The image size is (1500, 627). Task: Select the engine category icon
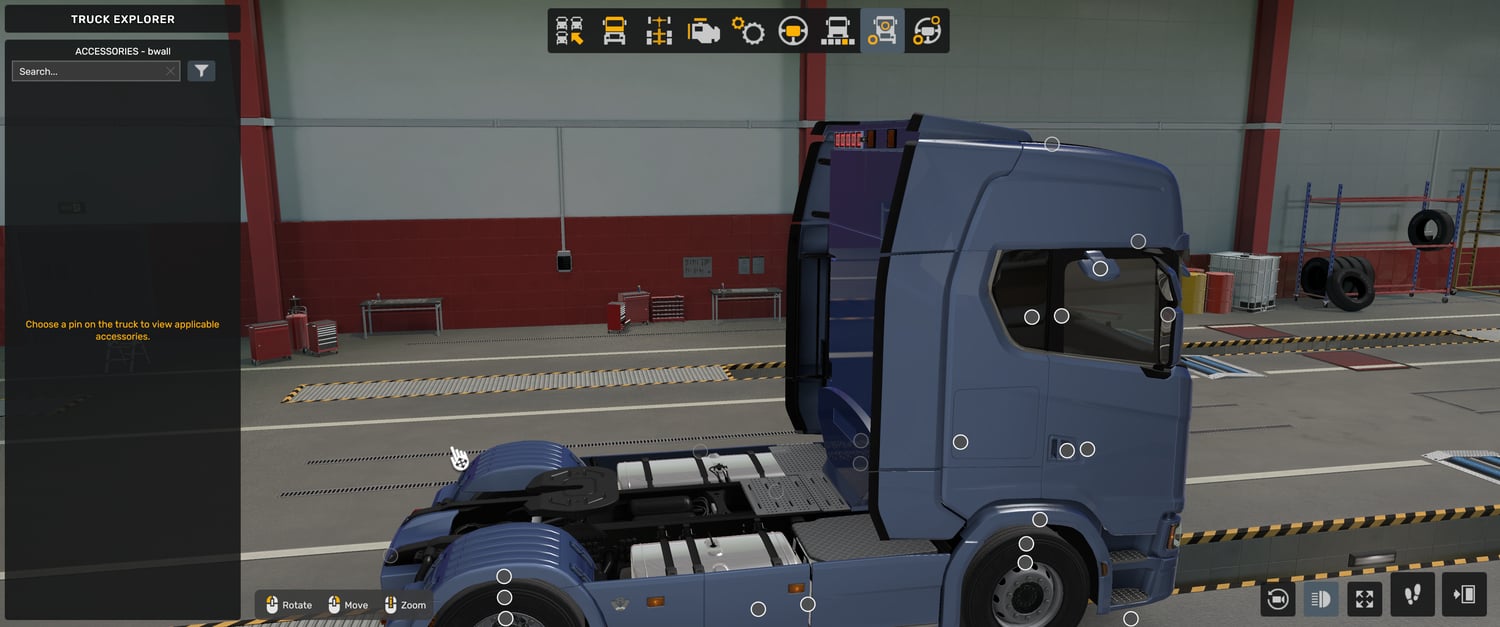pos(703,31)
